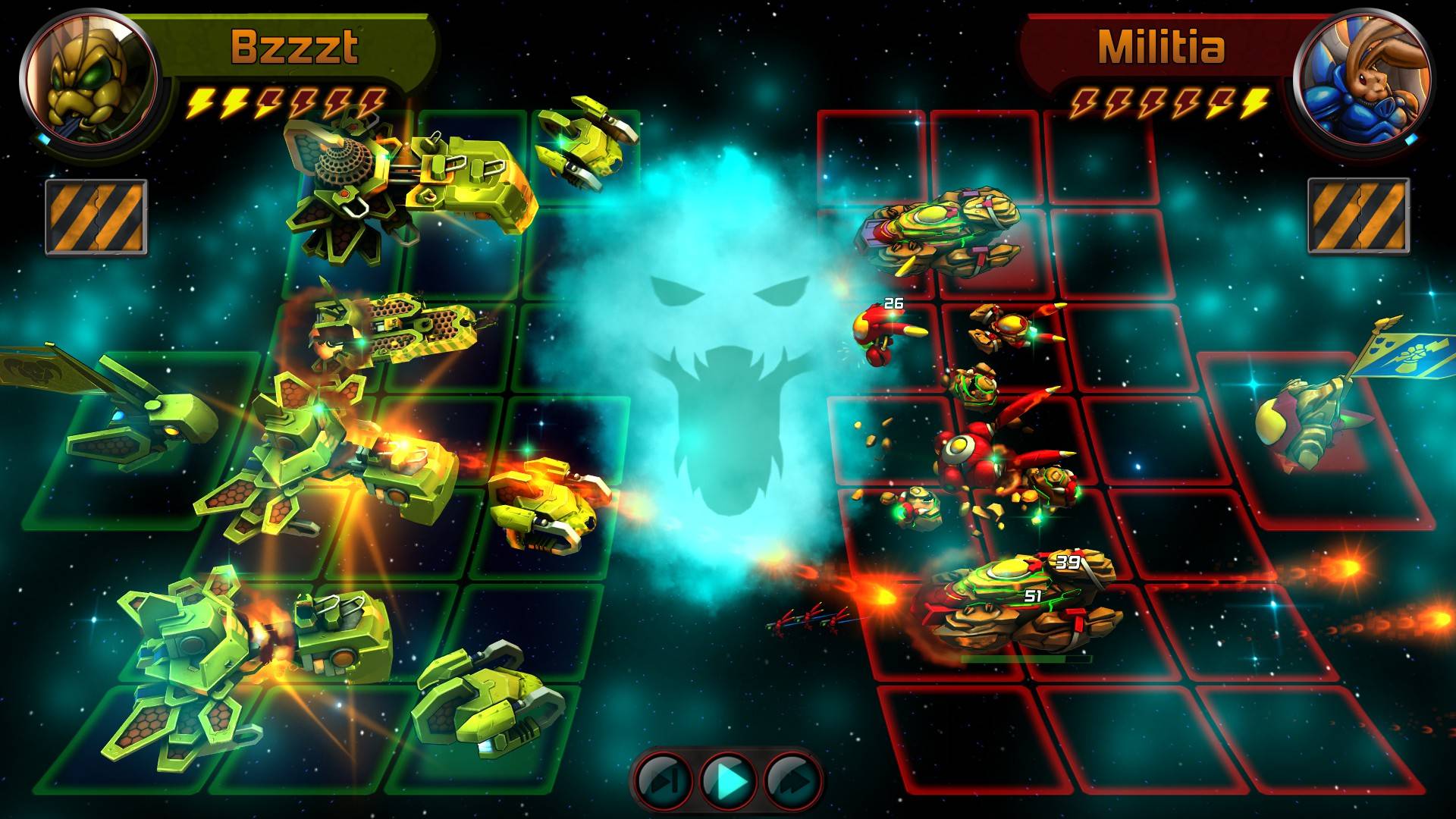Click the cyan play button
Image resolution: width=1456 pixels, height=819 pixels.
point(727,780)
